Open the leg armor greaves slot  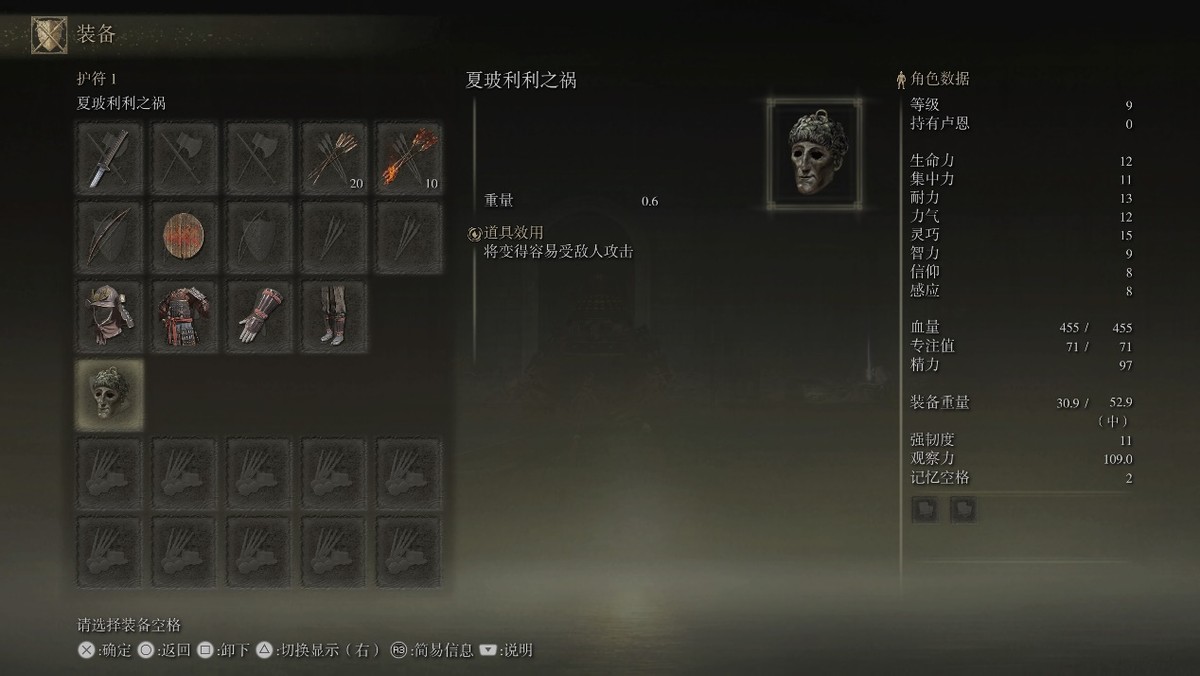334,314
